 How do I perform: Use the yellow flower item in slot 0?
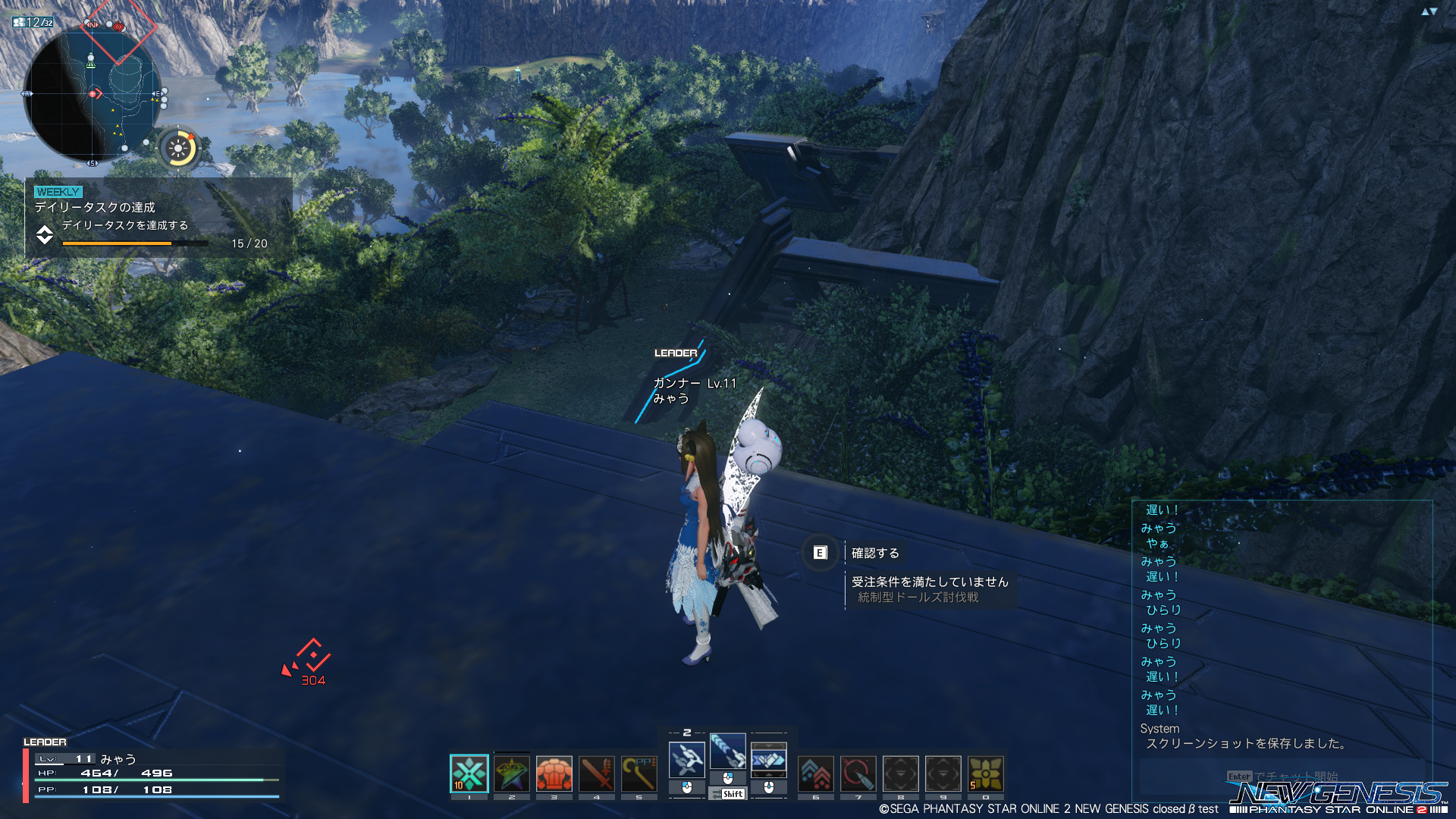pyautogui.click(x=986, y=773)
